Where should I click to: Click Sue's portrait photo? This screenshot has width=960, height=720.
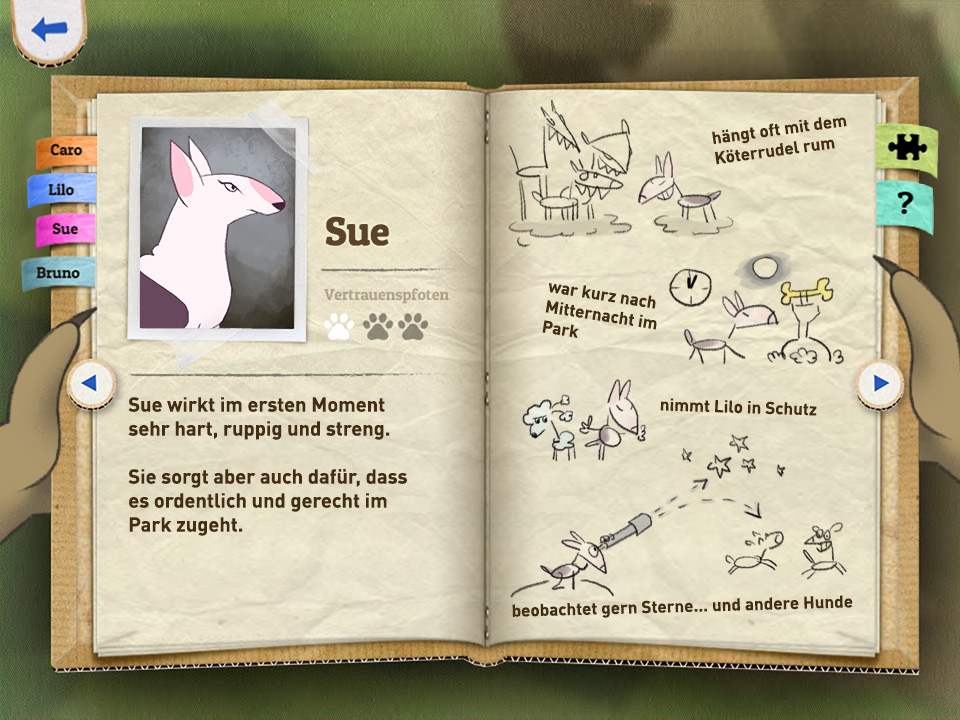click(x=219, y=229)
